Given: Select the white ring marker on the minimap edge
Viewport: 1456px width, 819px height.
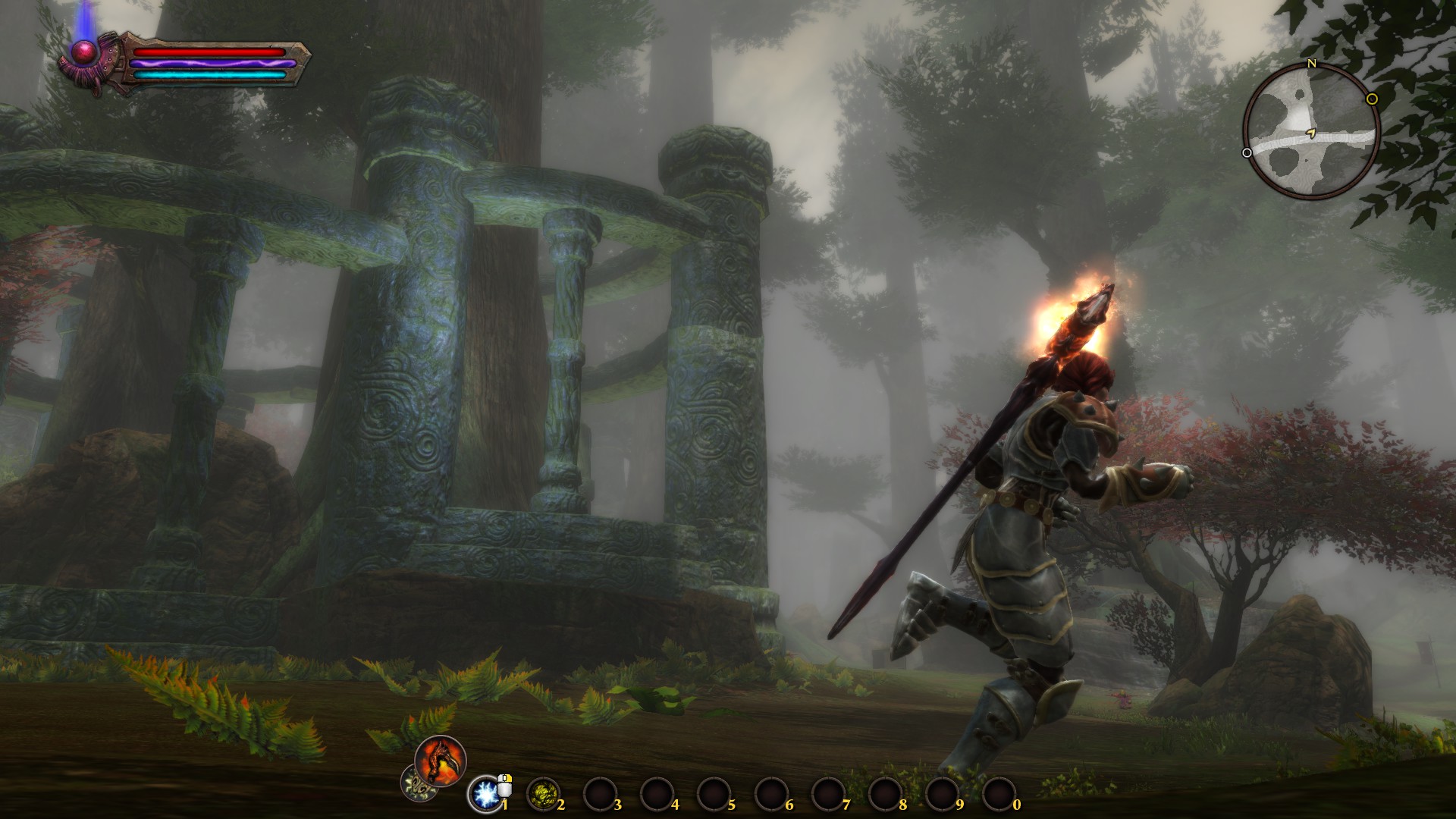Looking at the screenshot, I should [1247, 153].
